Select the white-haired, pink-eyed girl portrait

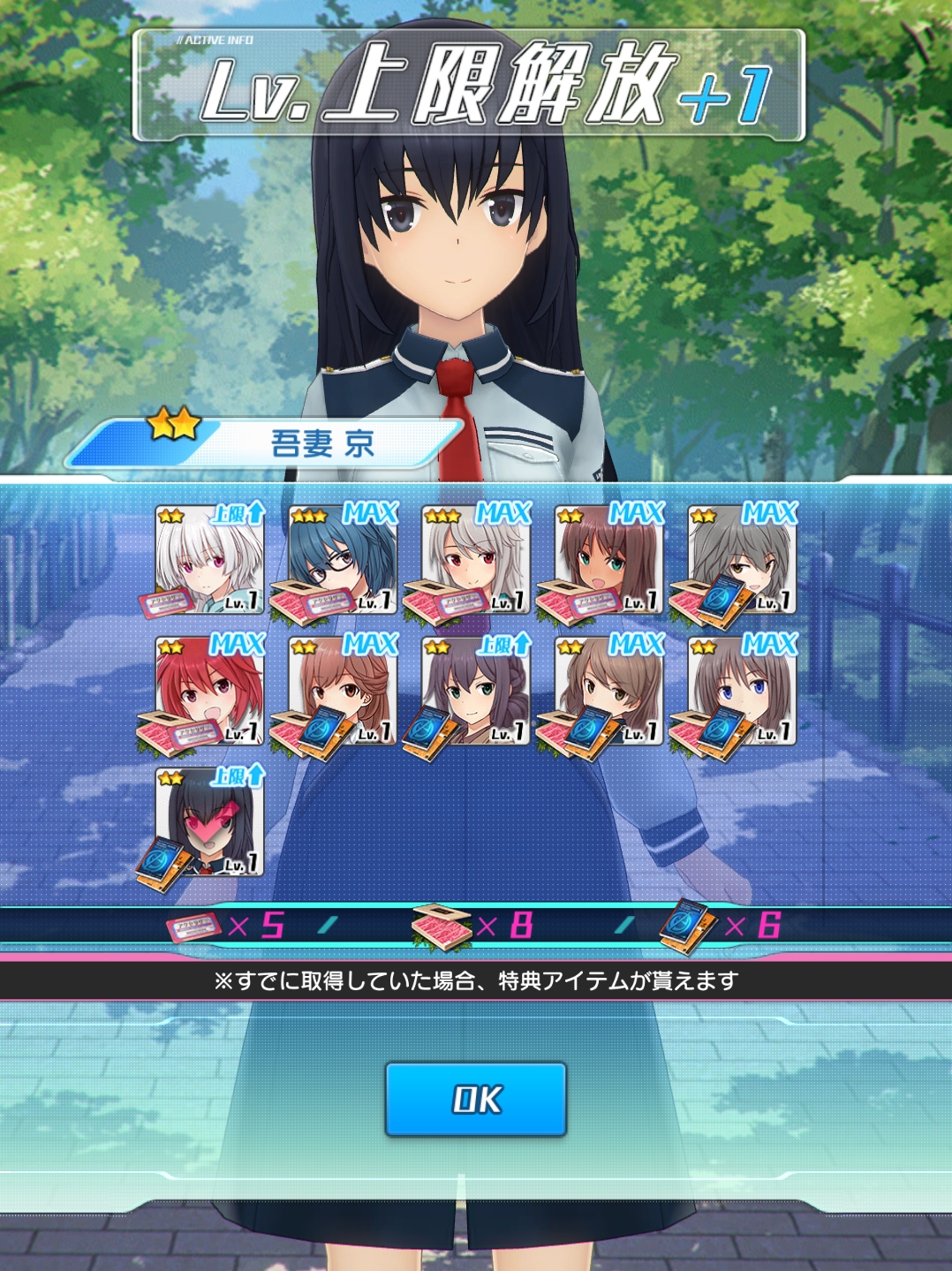tap(210, 560)
